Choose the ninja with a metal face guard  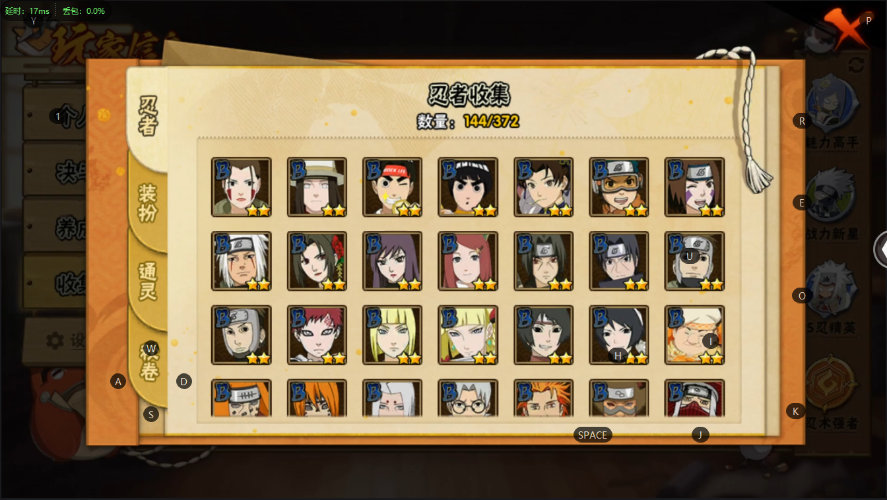241,335
